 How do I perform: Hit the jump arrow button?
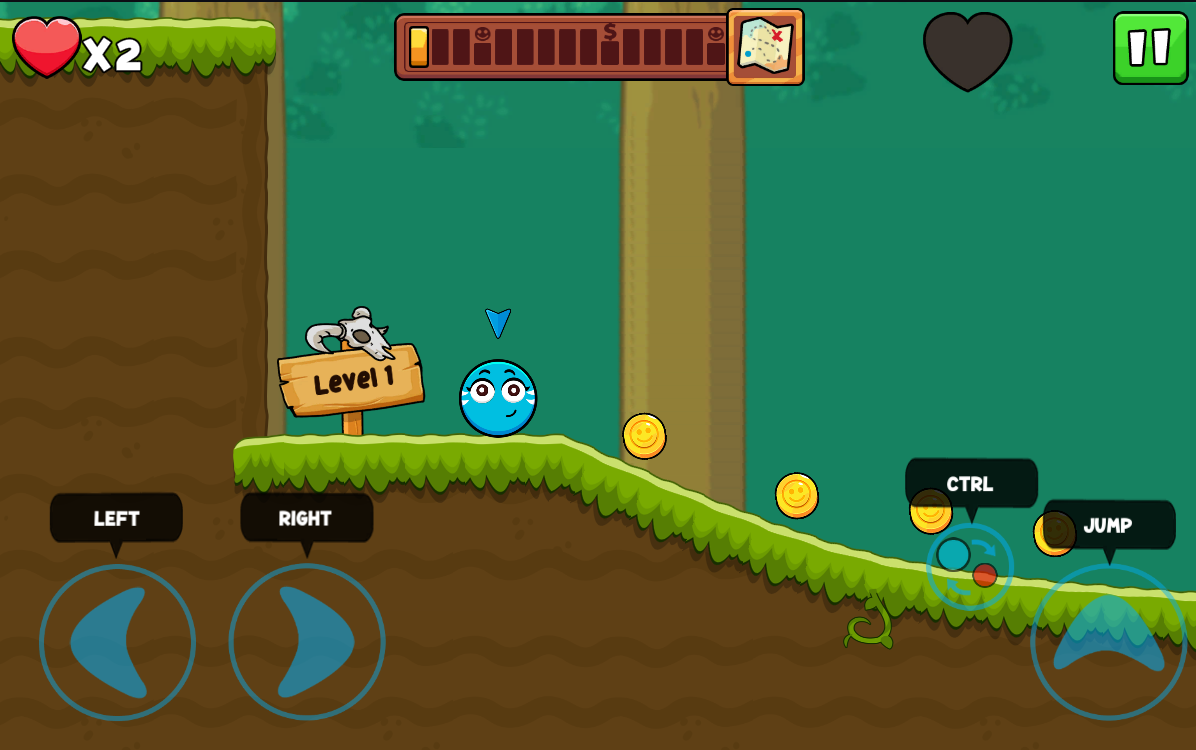pos(1108,641)
